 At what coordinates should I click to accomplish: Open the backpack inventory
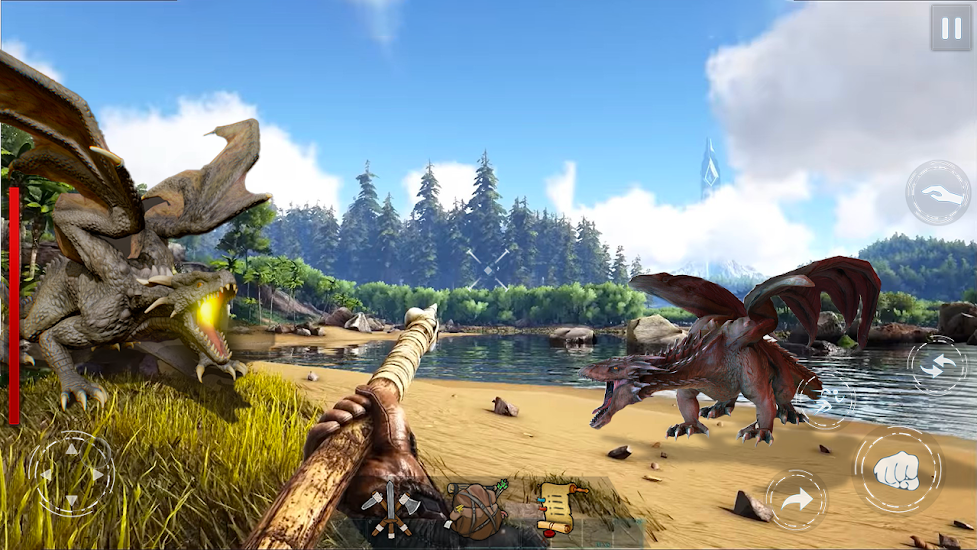476,509
